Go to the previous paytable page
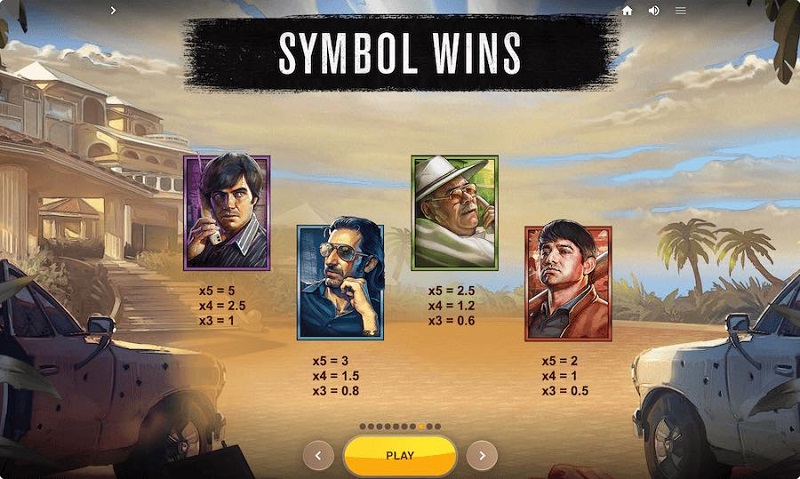This screenshot has height=479, width=800. click(x=318, y=455)
